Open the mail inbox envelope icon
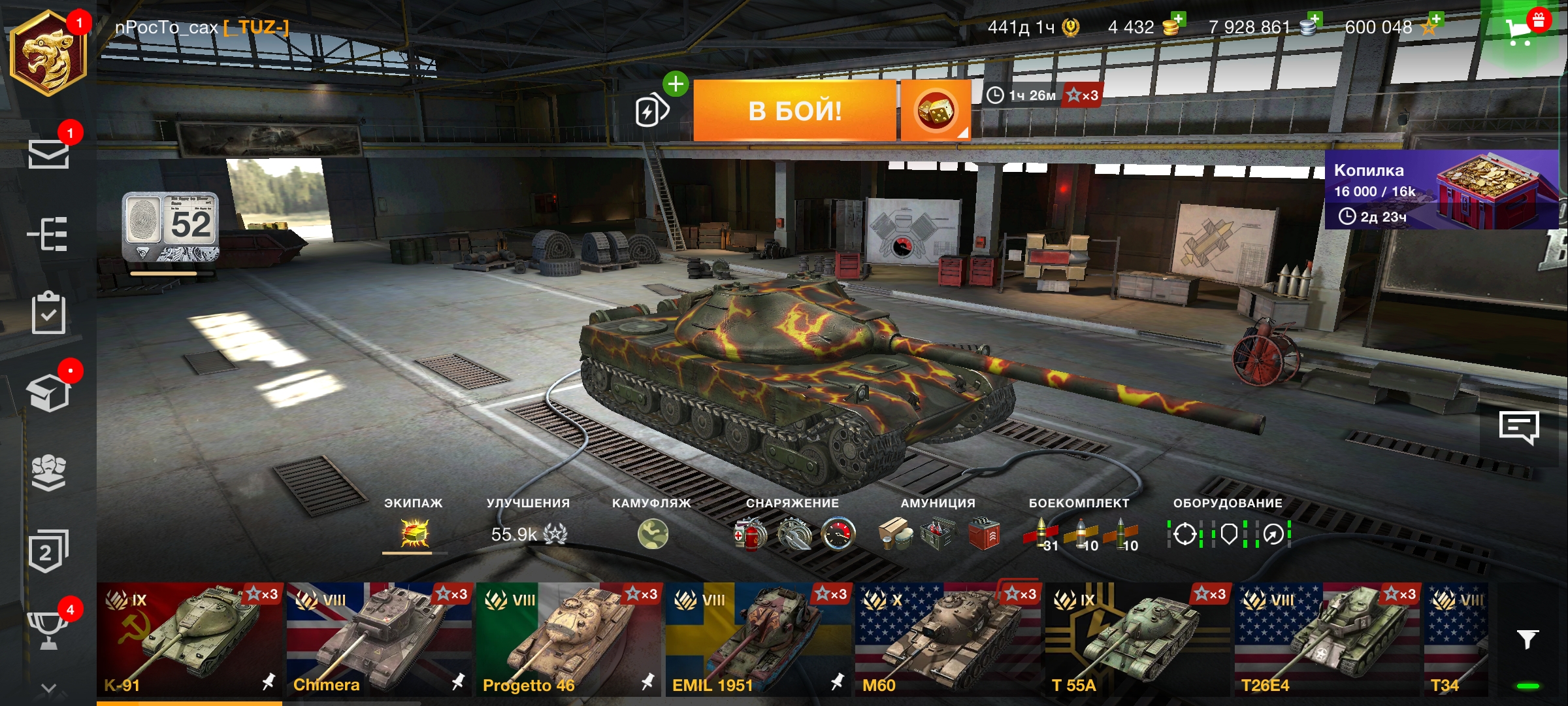 [48, 155]
